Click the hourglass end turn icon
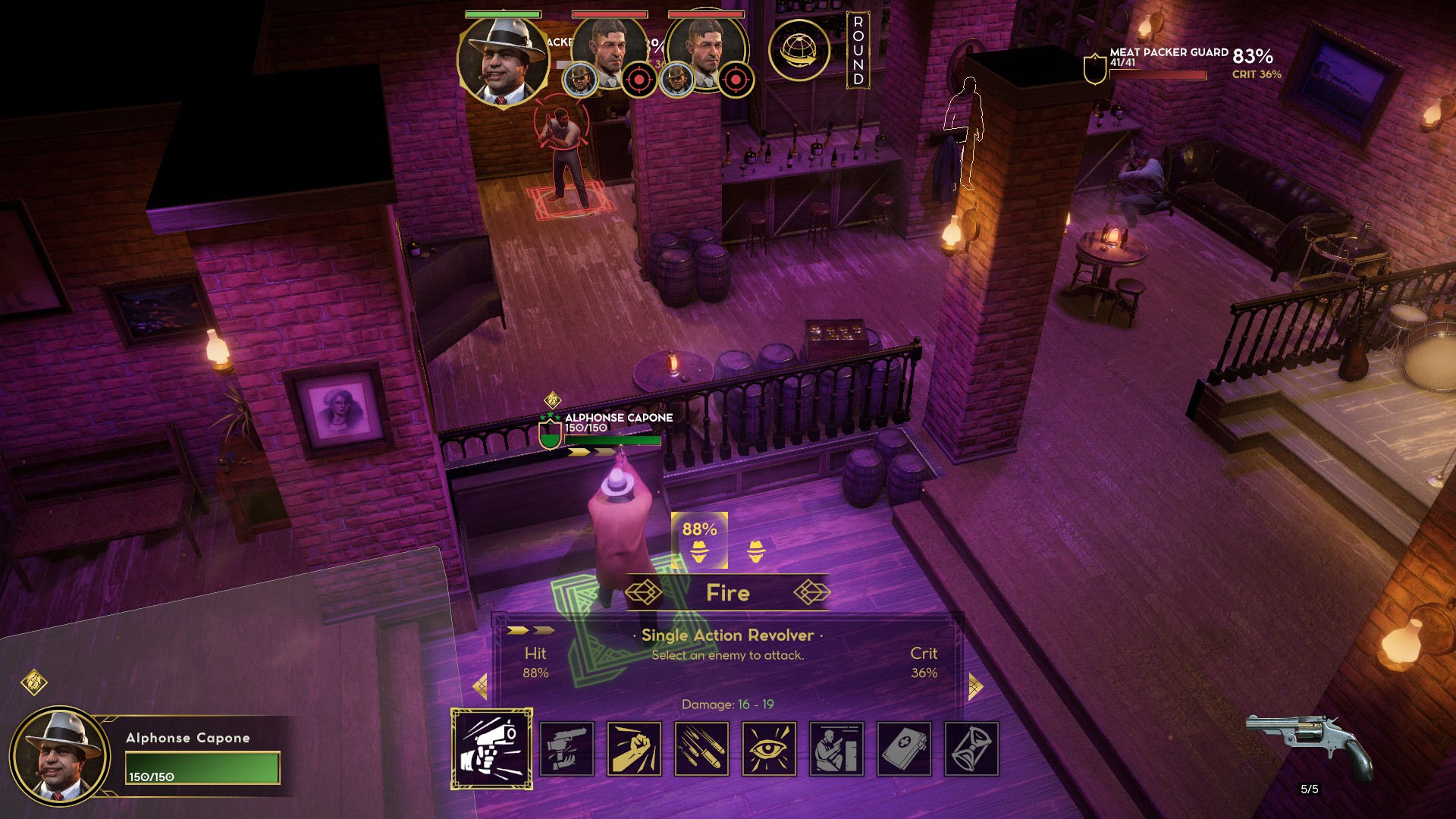Screen dimensions: 1456x819 971,748
